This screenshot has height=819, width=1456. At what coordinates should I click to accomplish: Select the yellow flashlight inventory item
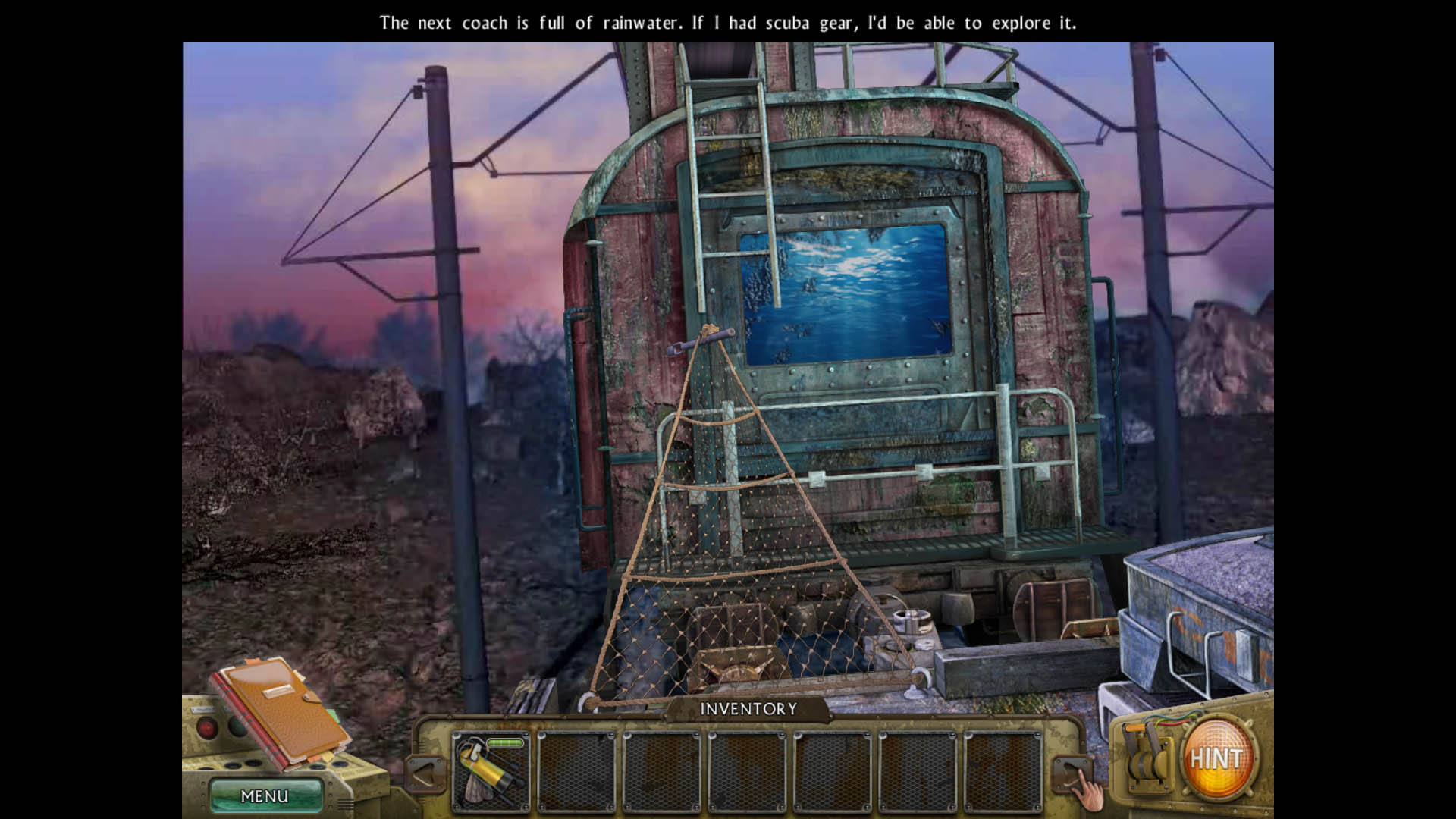[491, 771]
